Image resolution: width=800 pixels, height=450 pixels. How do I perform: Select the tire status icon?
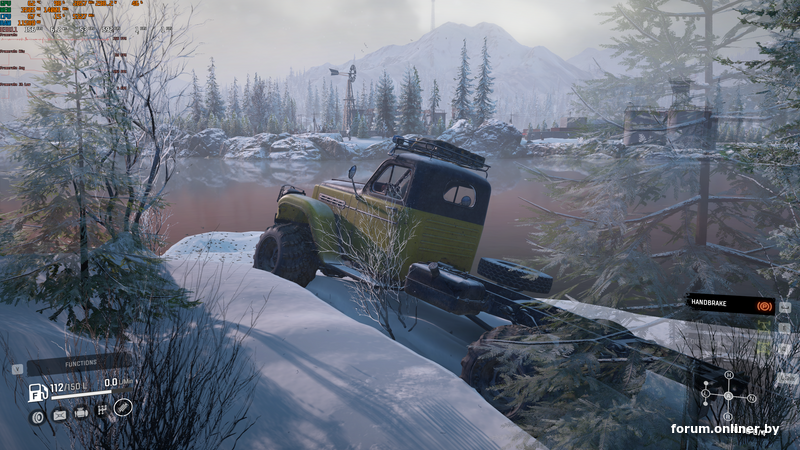click(38, 417)
